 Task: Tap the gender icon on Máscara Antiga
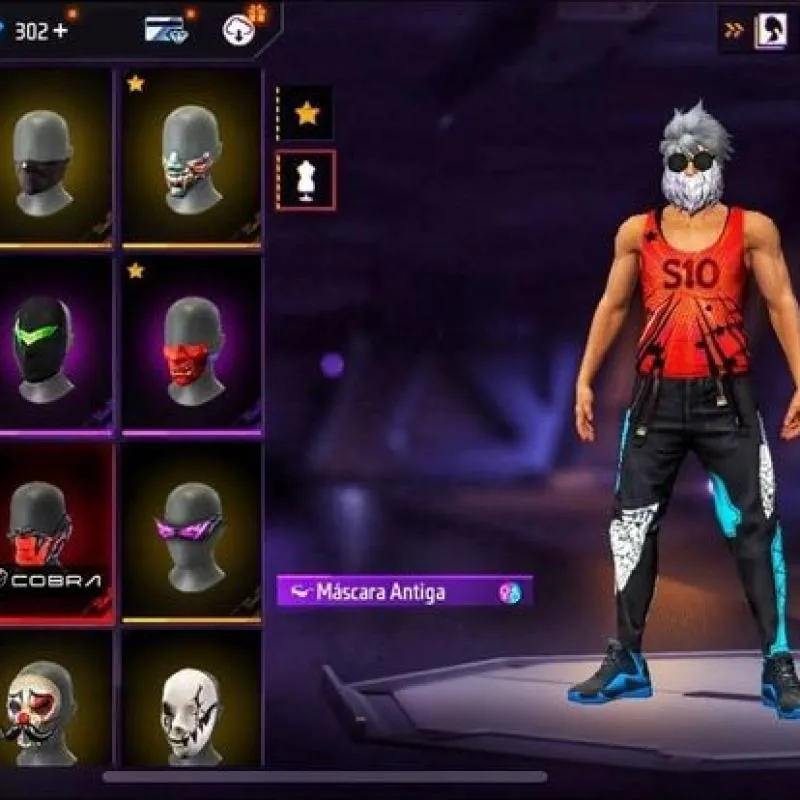[x=510, y=592]
